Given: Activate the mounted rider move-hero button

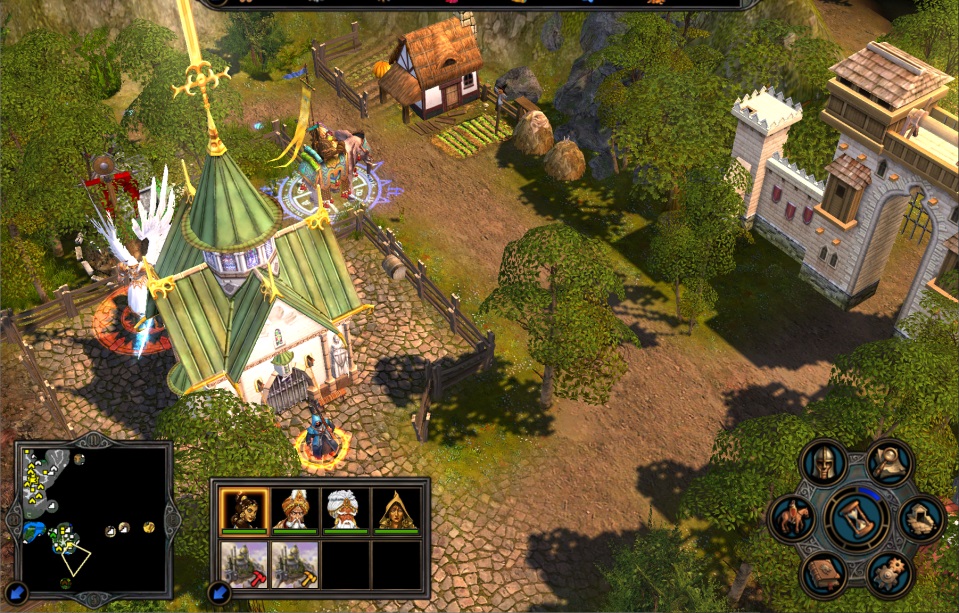Looking at the screenshot, I should tap(791, 518).
